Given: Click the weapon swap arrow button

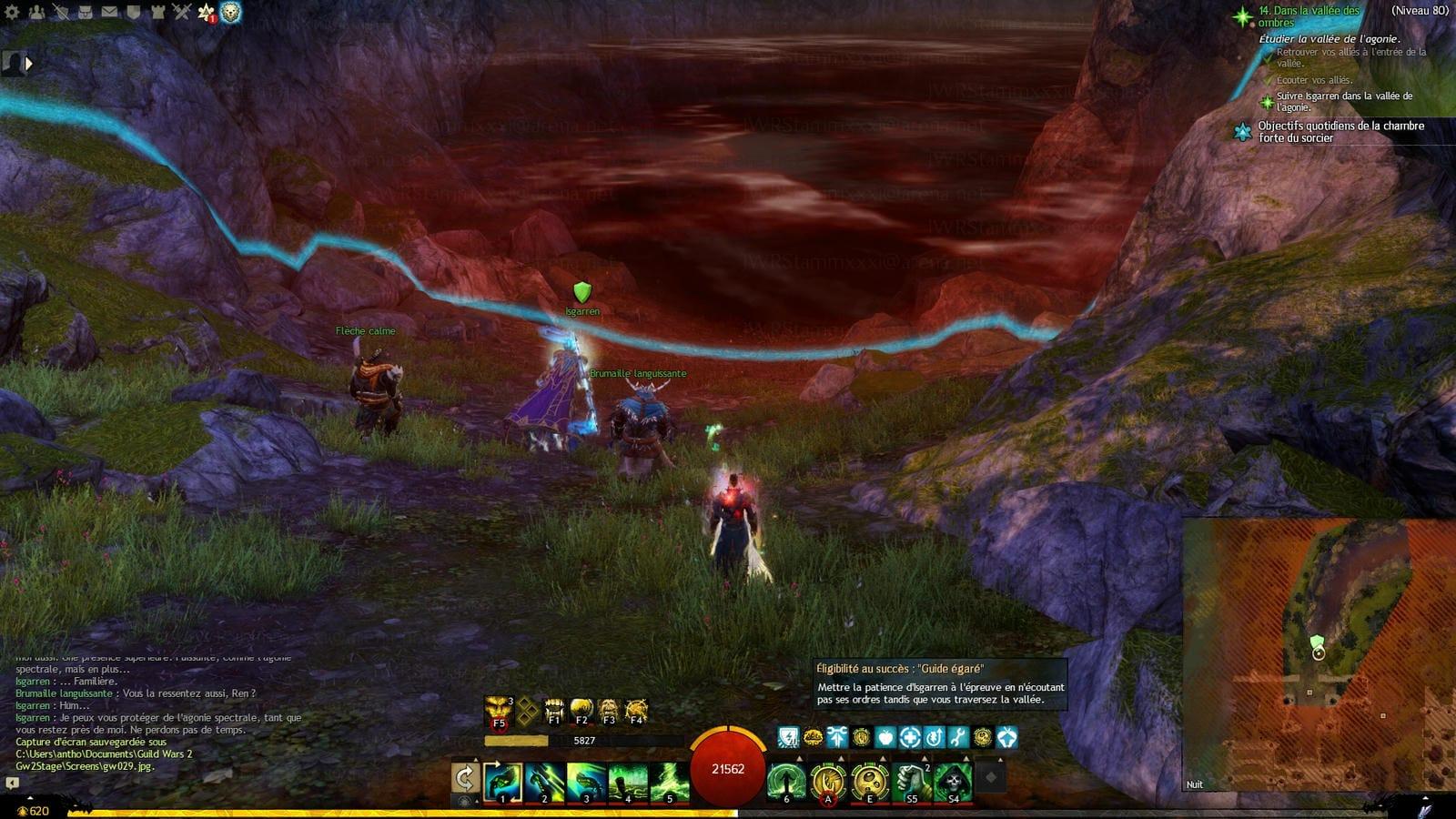Looking at the screenshot, I should click(465, 779).
